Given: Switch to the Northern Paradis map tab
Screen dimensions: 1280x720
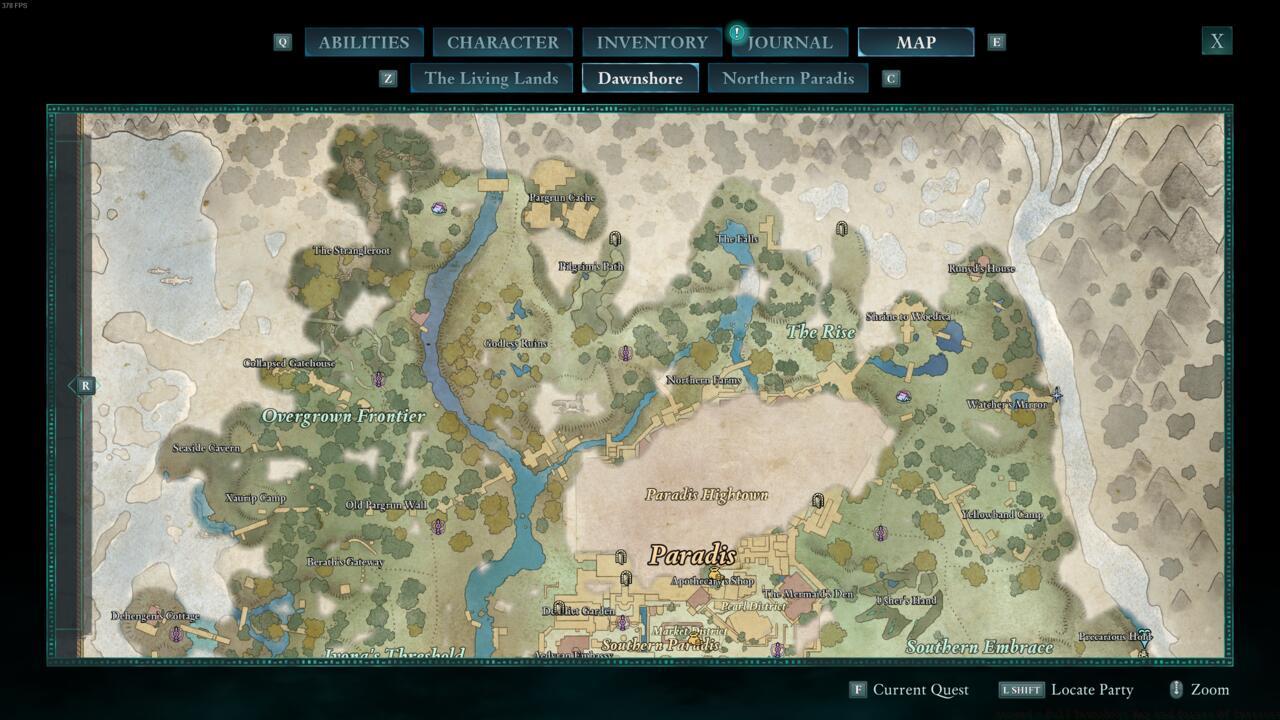Looking at the screenshot, I should pos(788,77).
